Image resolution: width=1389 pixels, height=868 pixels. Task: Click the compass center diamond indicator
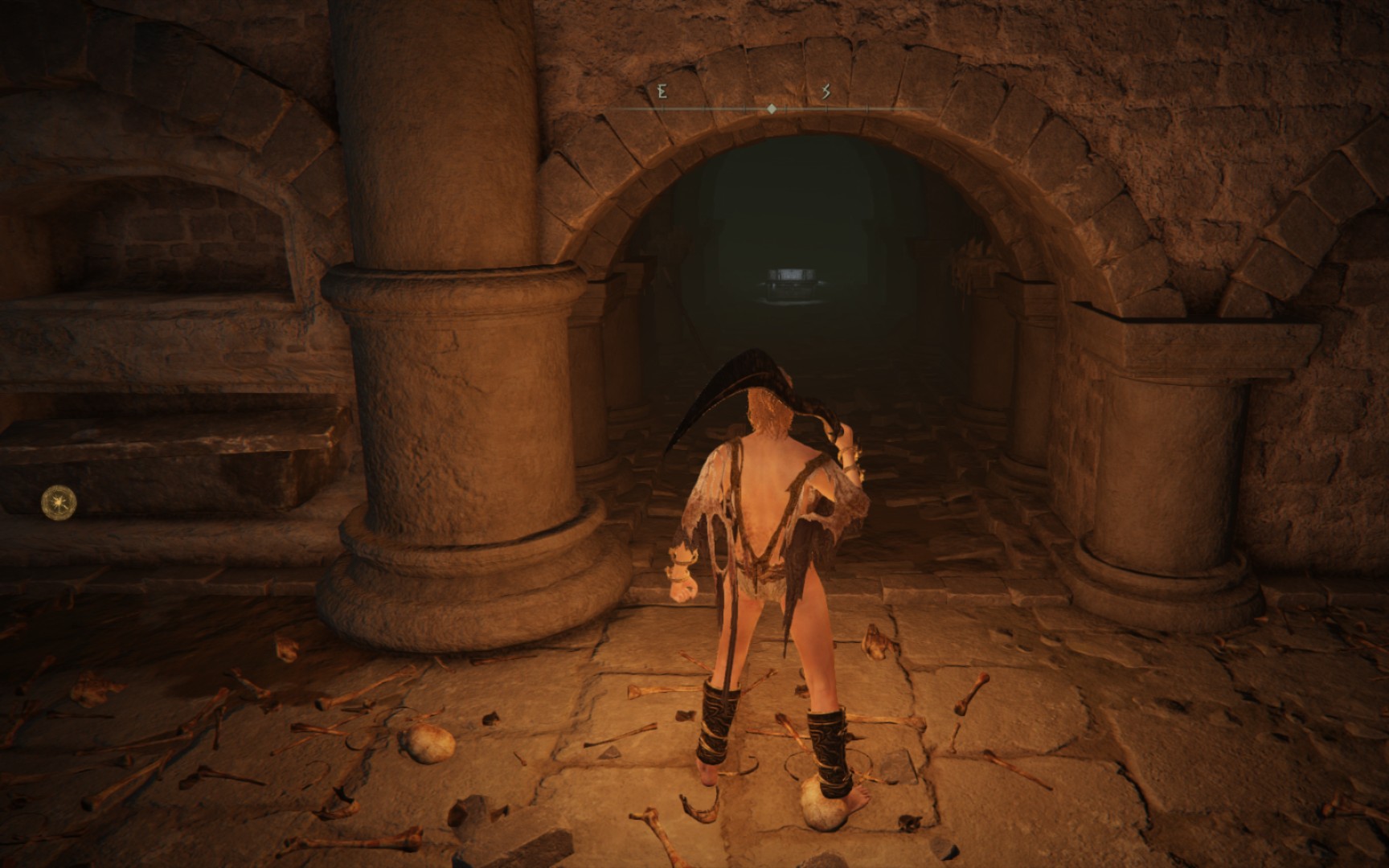tap(771, 108)
